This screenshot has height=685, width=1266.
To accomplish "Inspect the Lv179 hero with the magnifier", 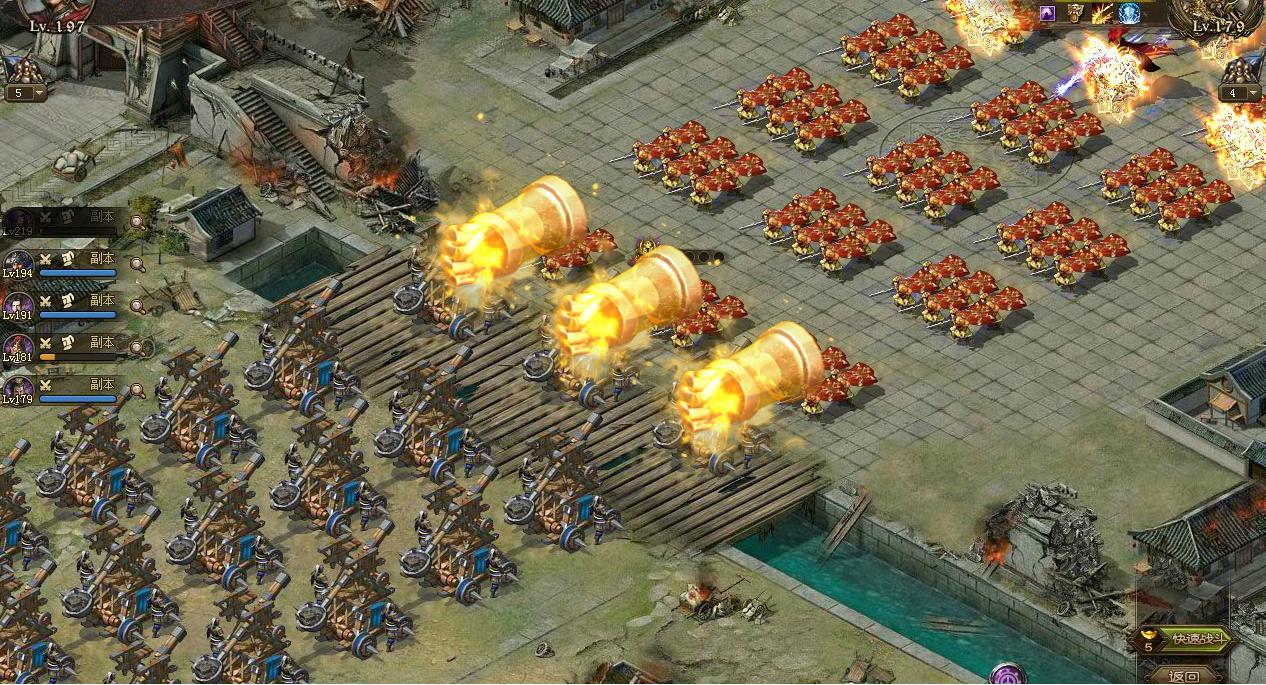I will coord(136,391).
